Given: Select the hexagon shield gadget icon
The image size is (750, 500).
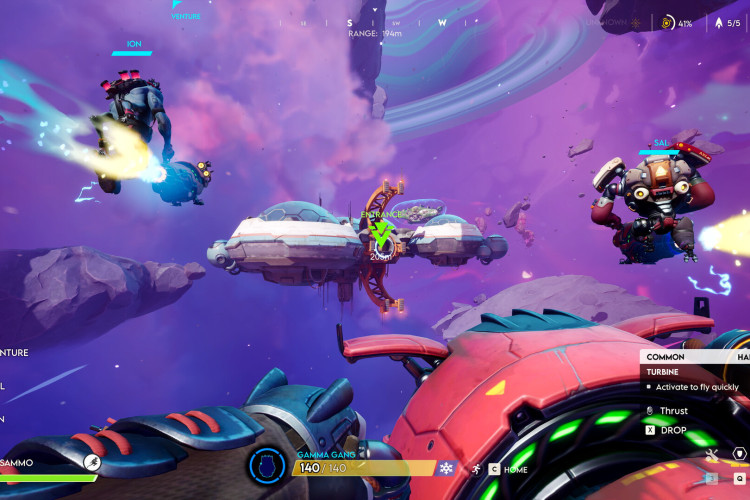Looking at the screenshot, I should 739,454.
